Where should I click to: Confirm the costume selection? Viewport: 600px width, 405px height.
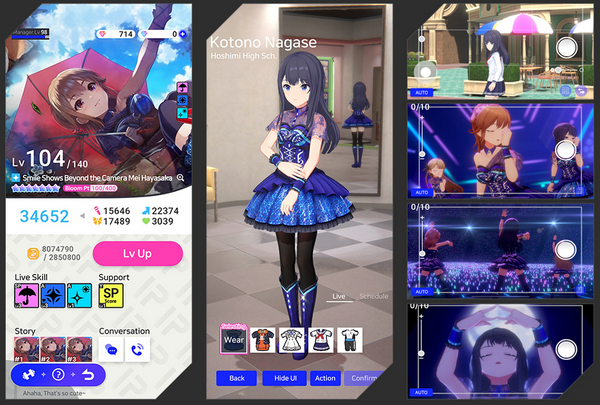[362, 378]
